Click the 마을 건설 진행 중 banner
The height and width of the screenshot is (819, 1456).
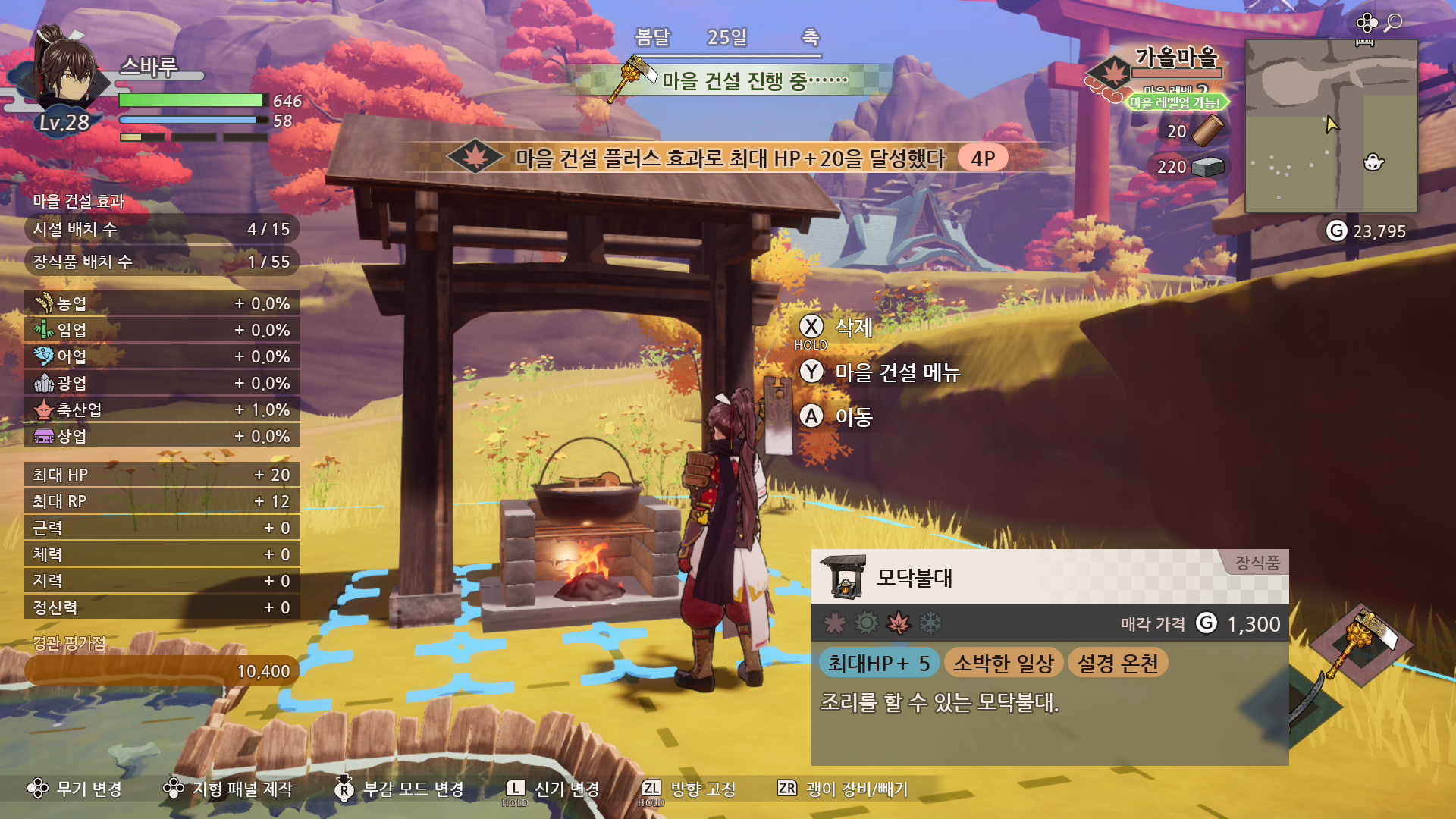pos(732,80)
